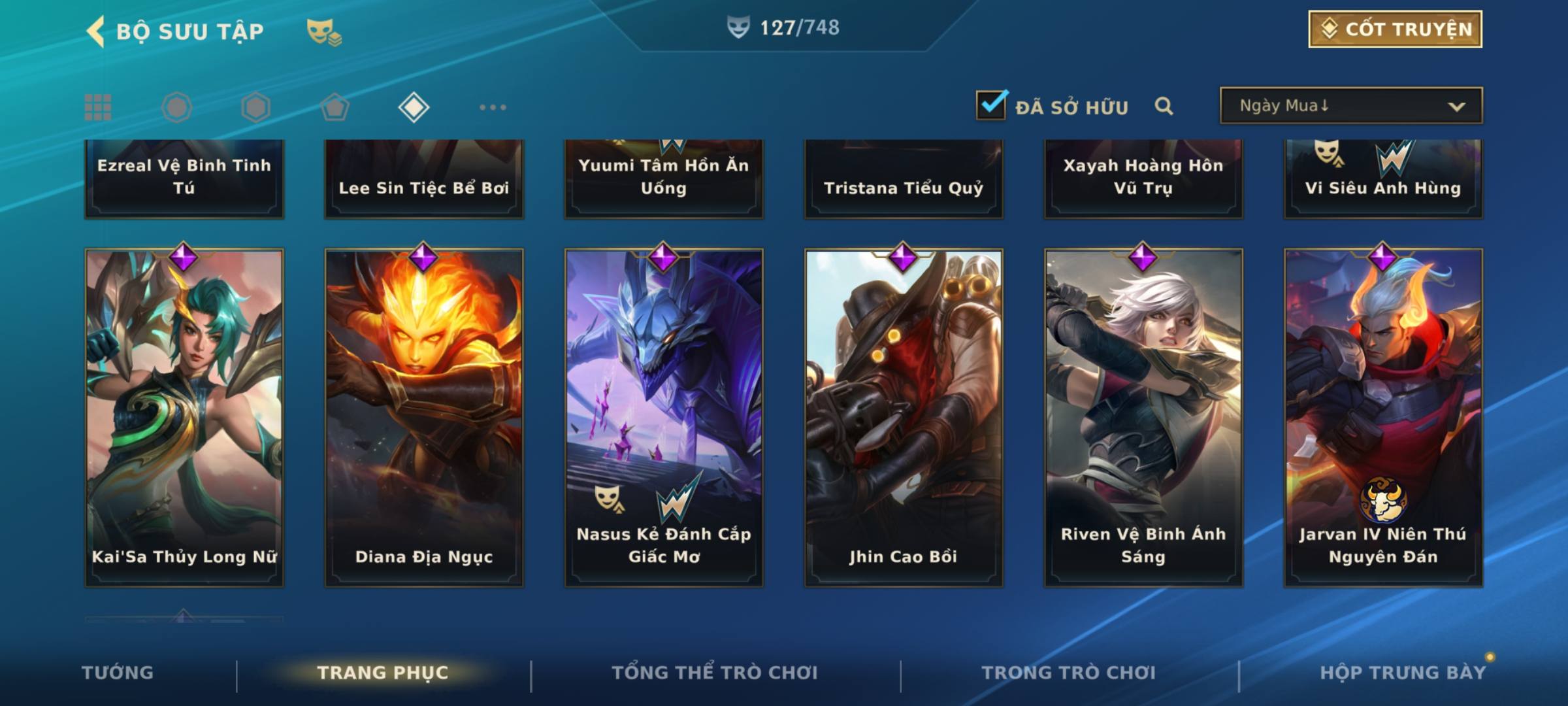Open the Trong Trò Chơi tab
Image resolution: width=1568 pixels, height=706 pixels.
tap(1069, 673)
